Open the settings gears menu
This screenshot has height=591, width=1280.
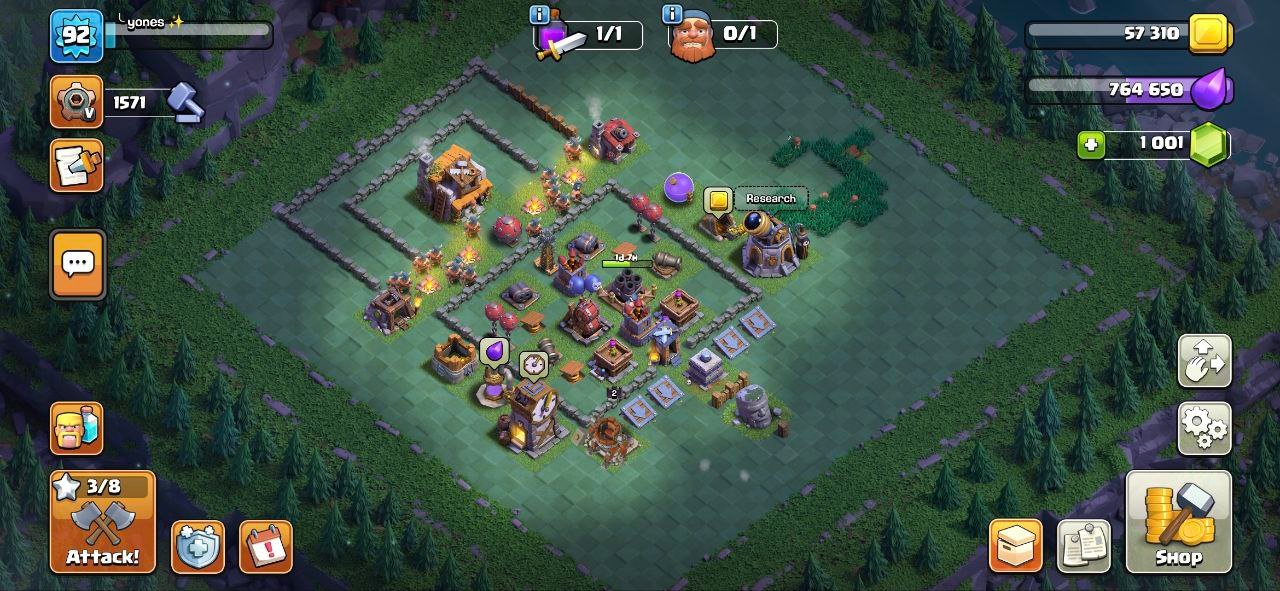pos(1204,428)
